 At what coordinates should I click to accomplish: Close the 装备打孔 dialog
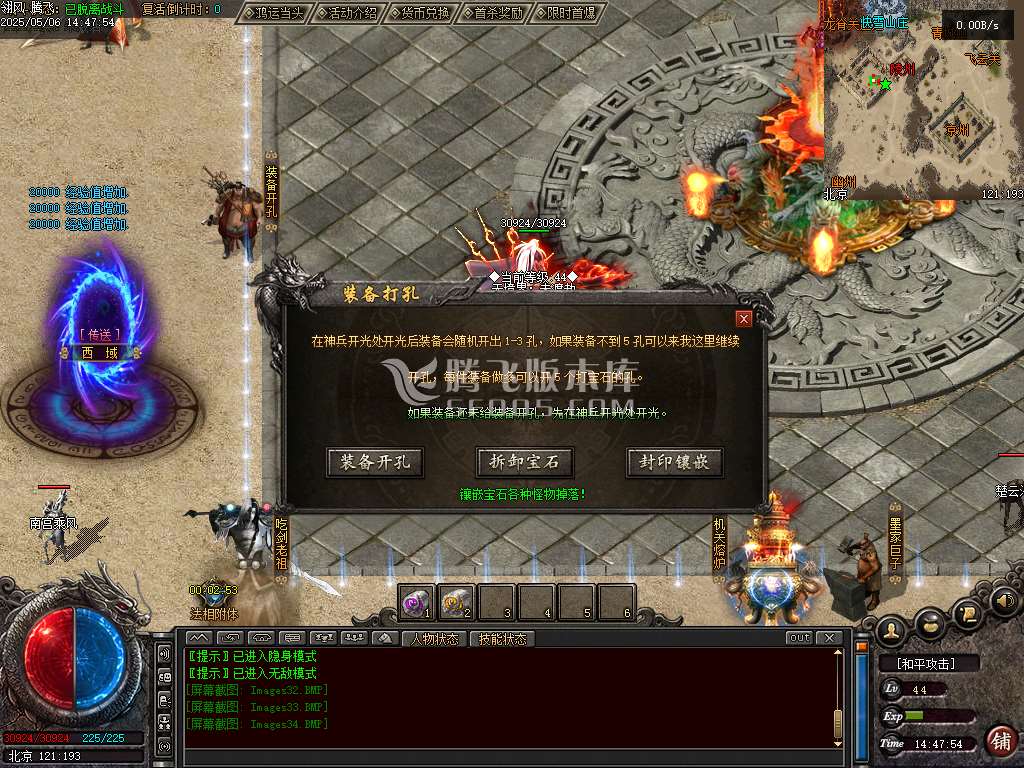click(743, 319)
